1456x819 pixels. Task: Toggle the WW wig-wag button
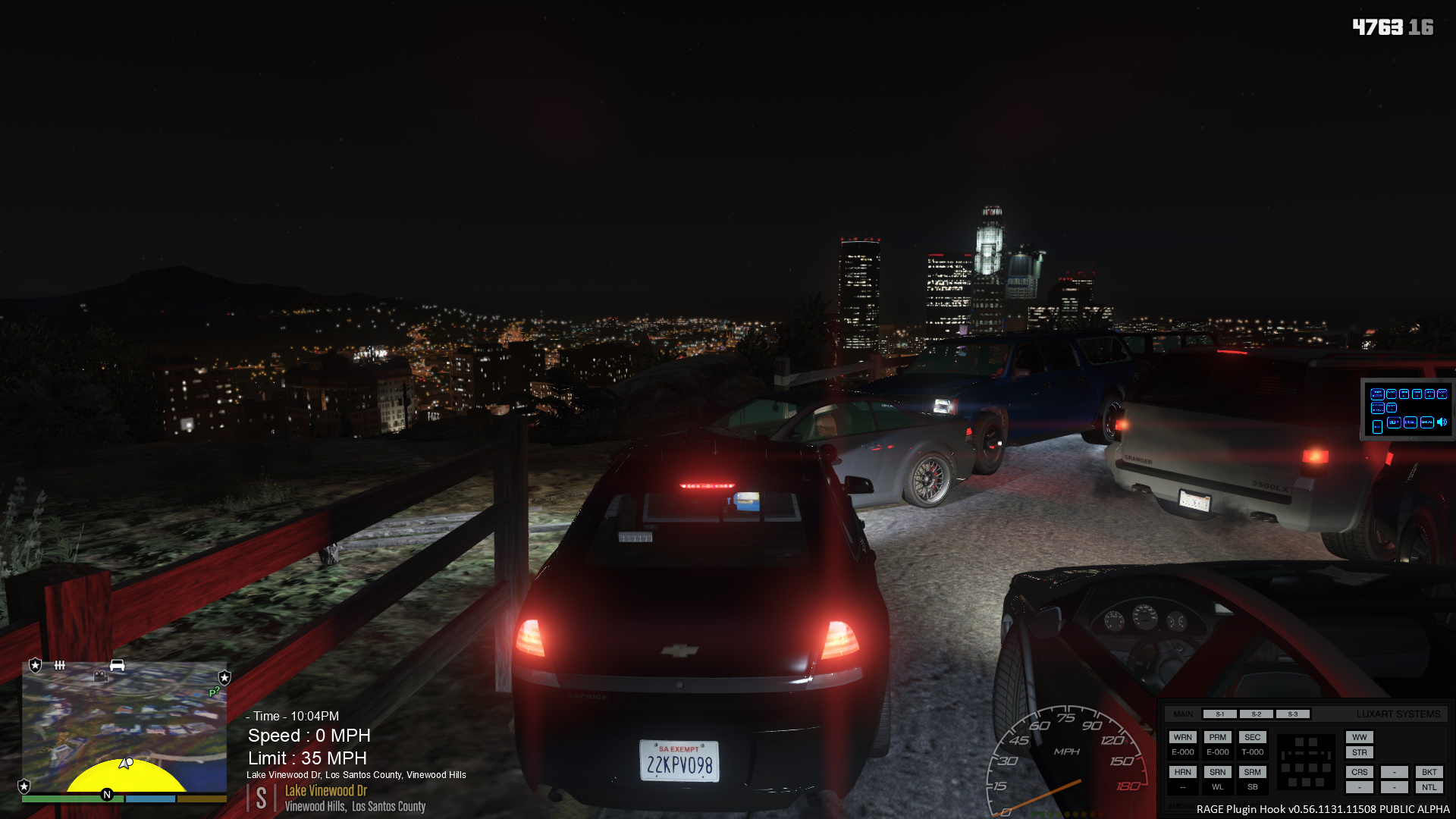pos(1359,737)
